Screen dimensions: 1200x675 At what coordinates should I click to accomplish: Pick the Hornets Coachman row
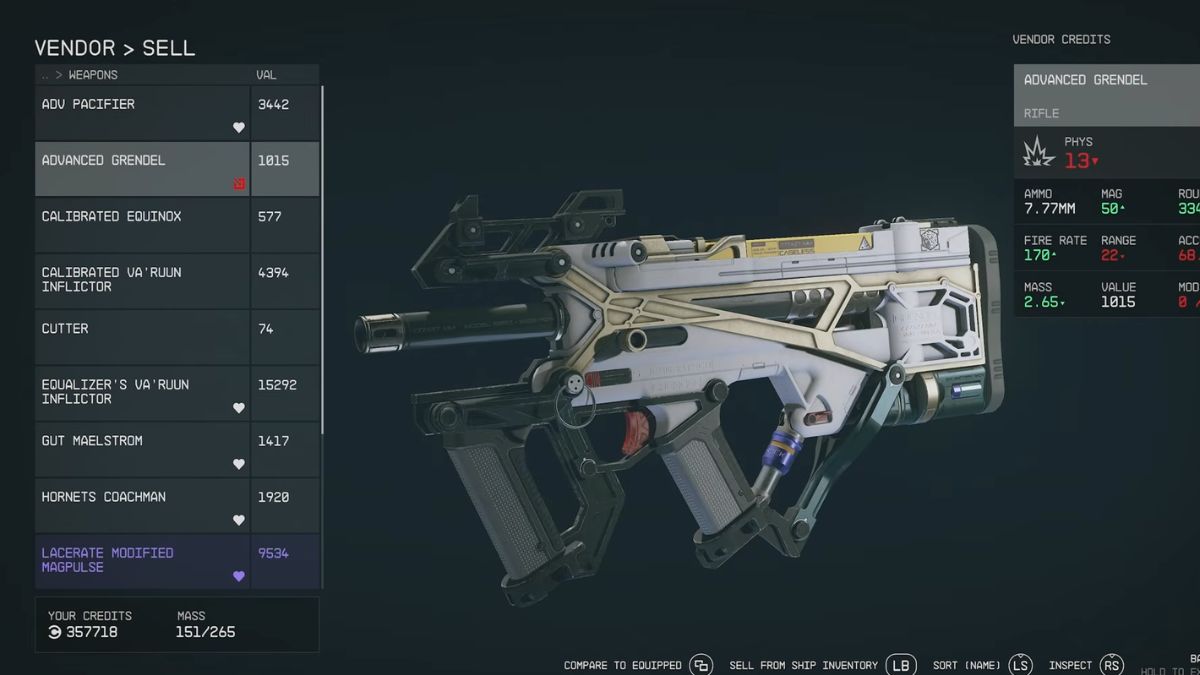142,505
